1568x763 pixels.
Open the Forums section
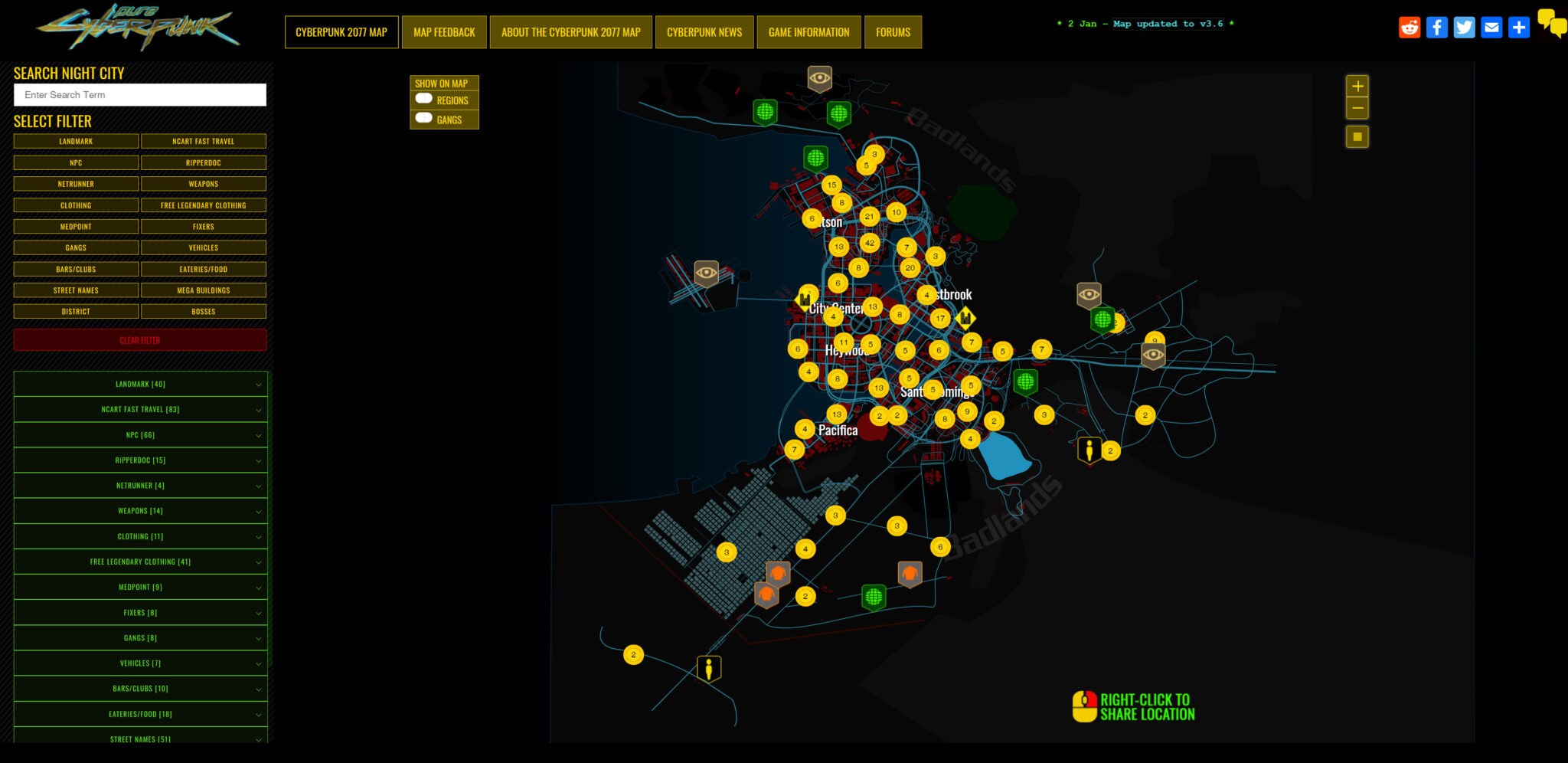[893, 32]
